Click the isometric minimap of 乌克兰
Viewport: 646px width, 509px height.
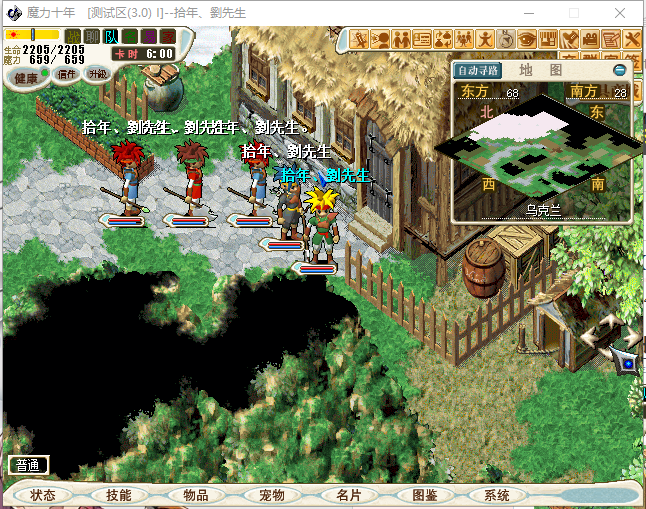541,149
